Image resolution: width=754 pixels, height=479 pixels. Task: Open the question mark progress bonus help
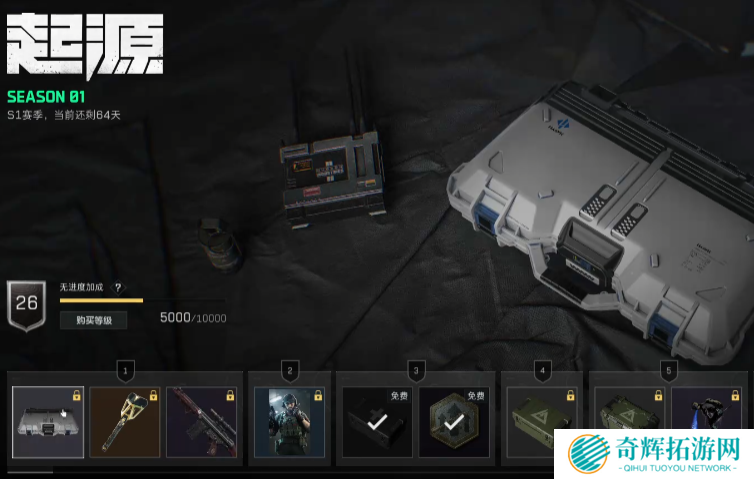point(118,288)
